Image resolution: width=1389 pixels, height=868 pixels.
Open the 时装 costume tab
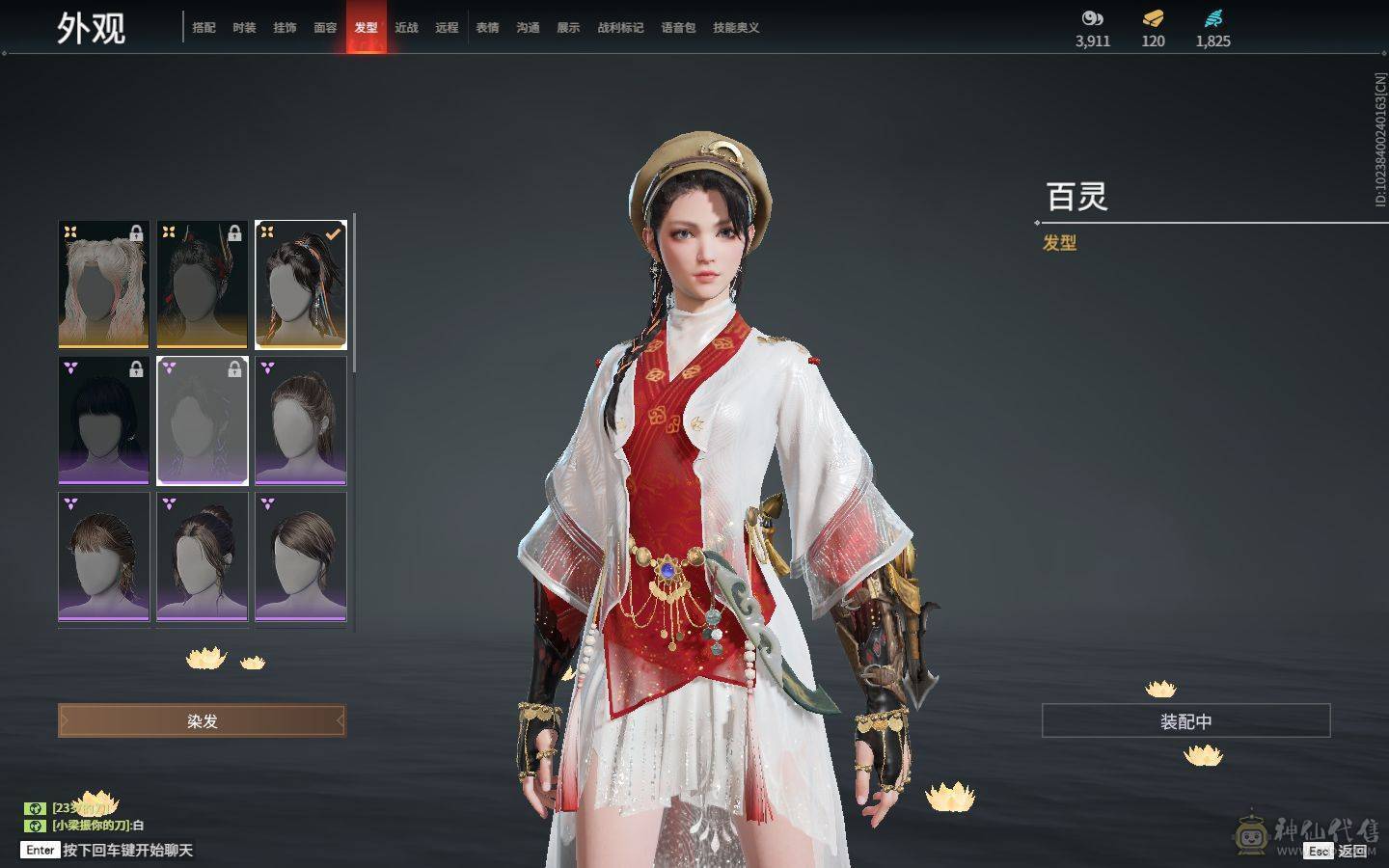pyautogui.click(x=244, y=28)
